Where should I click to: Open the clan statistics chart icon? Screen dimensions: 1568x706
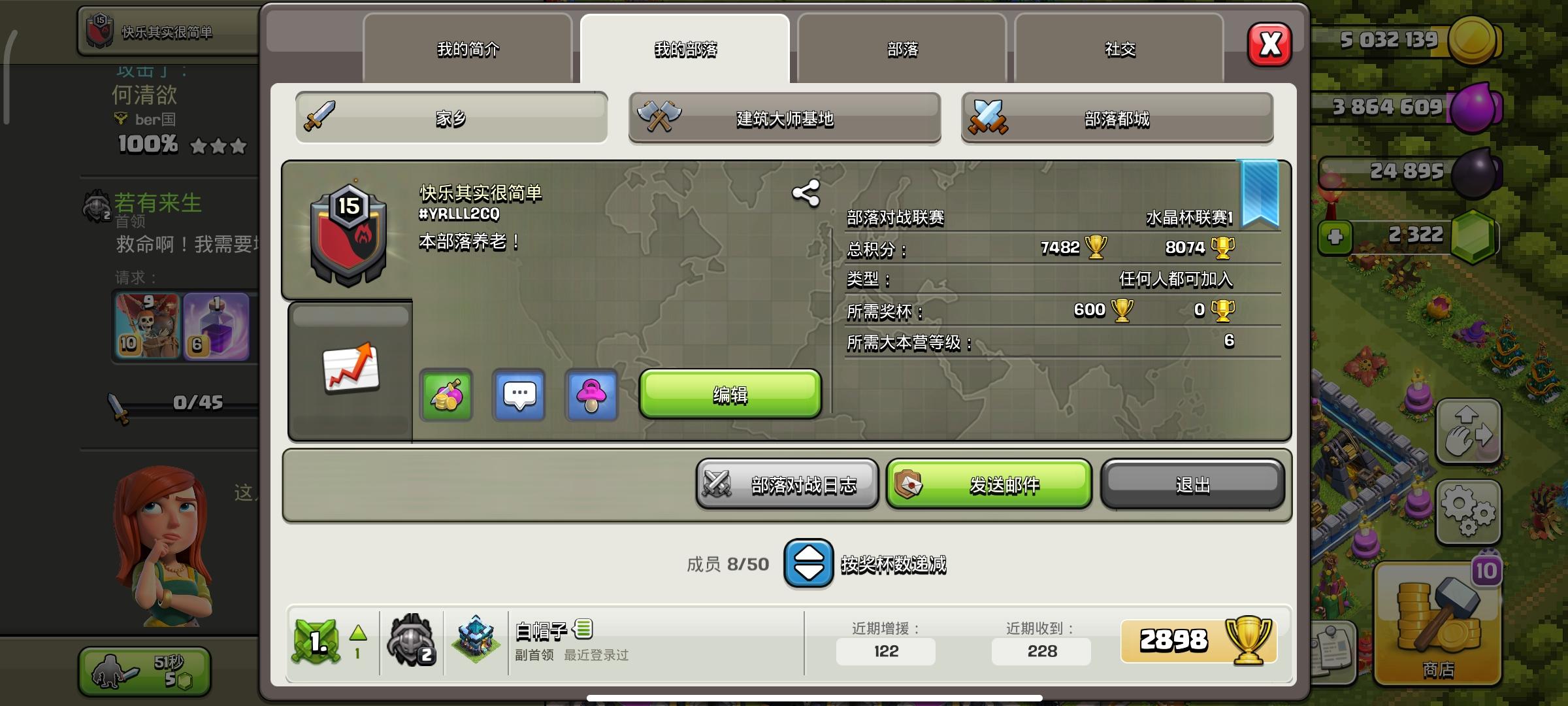pos(351,368)
